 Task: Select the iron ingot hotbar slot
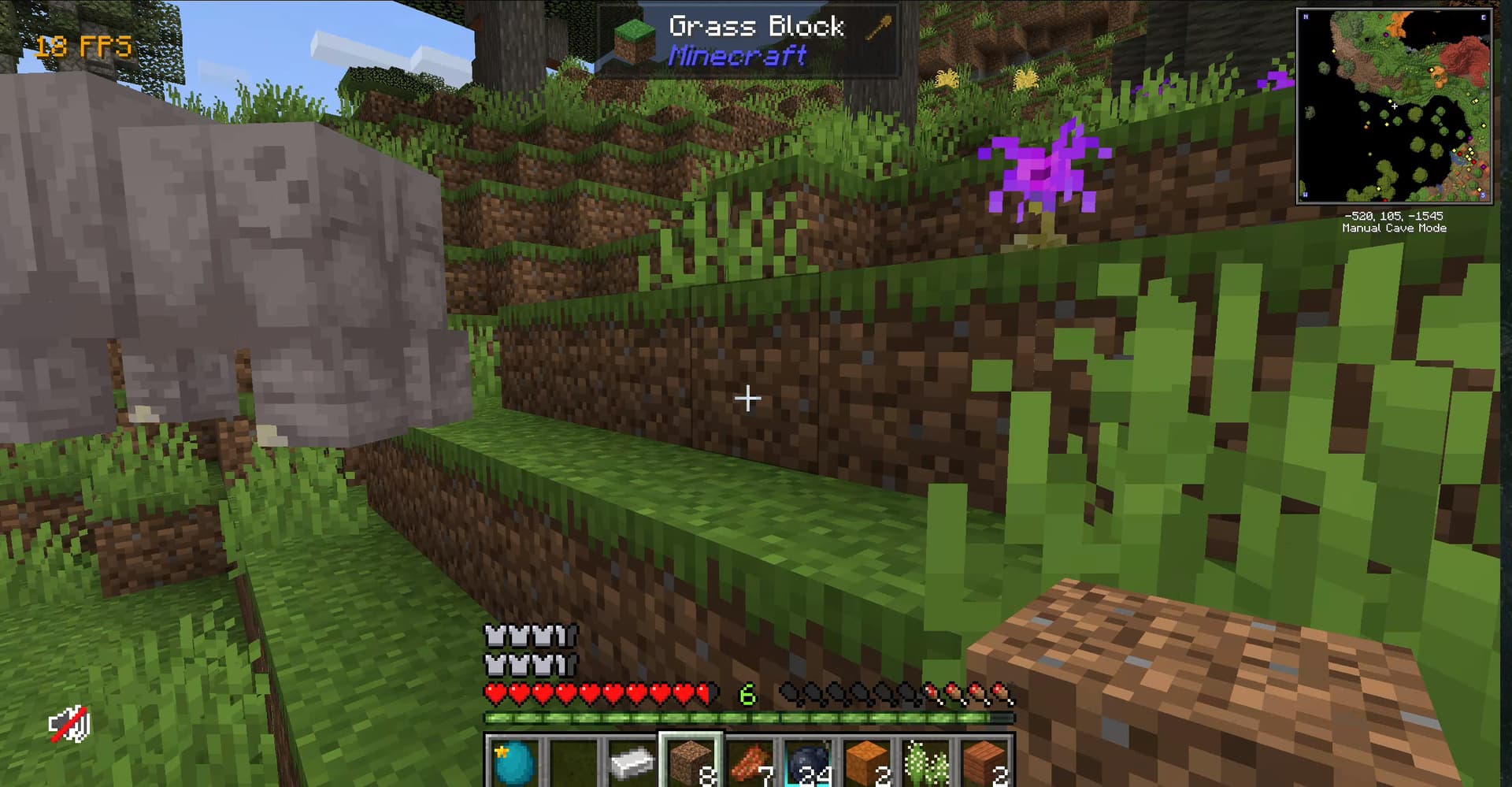(632, 762)
